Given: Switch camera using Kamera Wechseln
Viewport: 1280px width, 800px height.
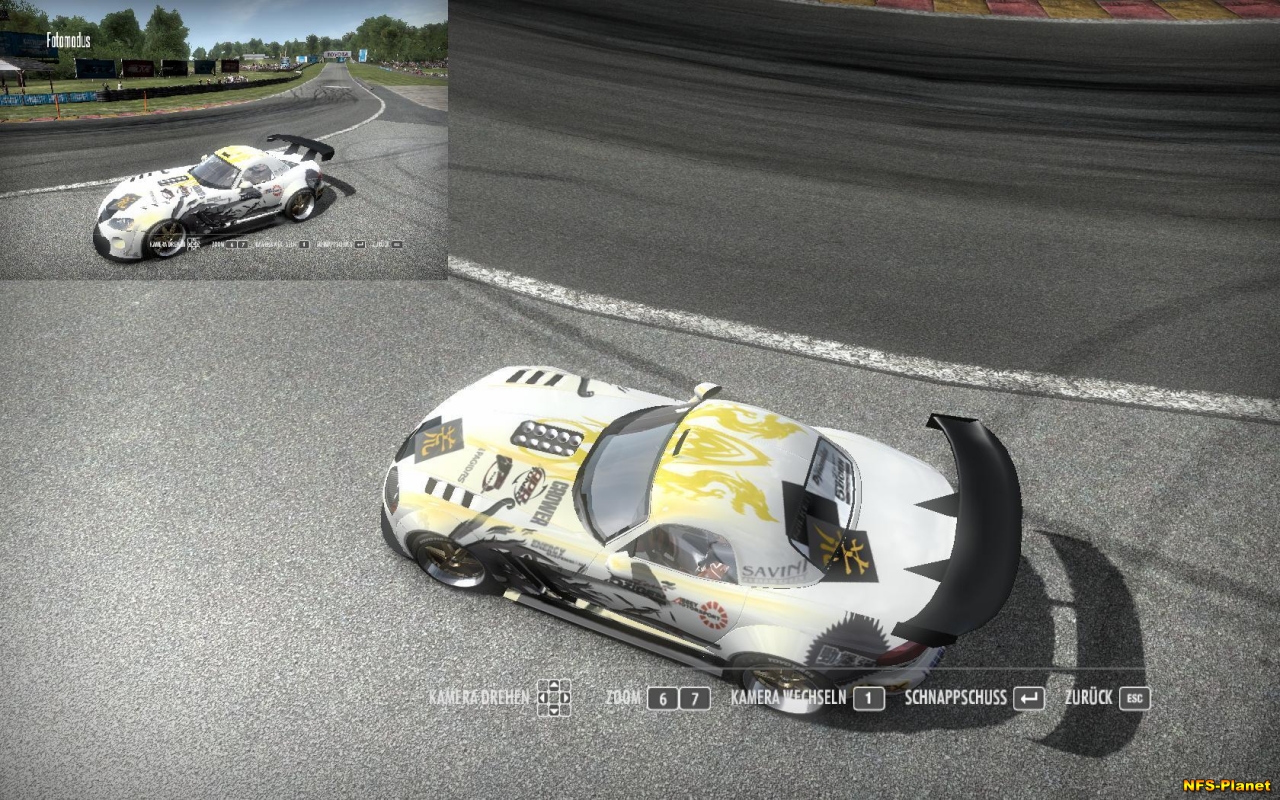Looking at the screenshot, I should [x=788, y=698].
